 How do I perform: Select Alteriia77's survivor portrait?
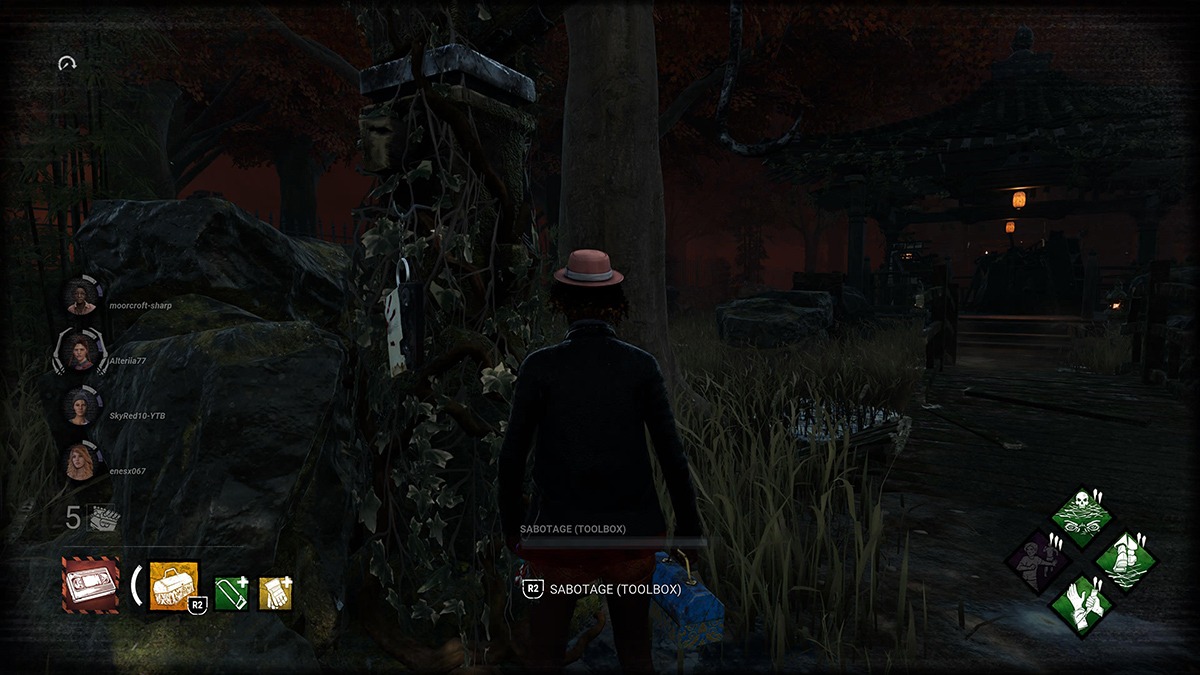pos(80,351)
